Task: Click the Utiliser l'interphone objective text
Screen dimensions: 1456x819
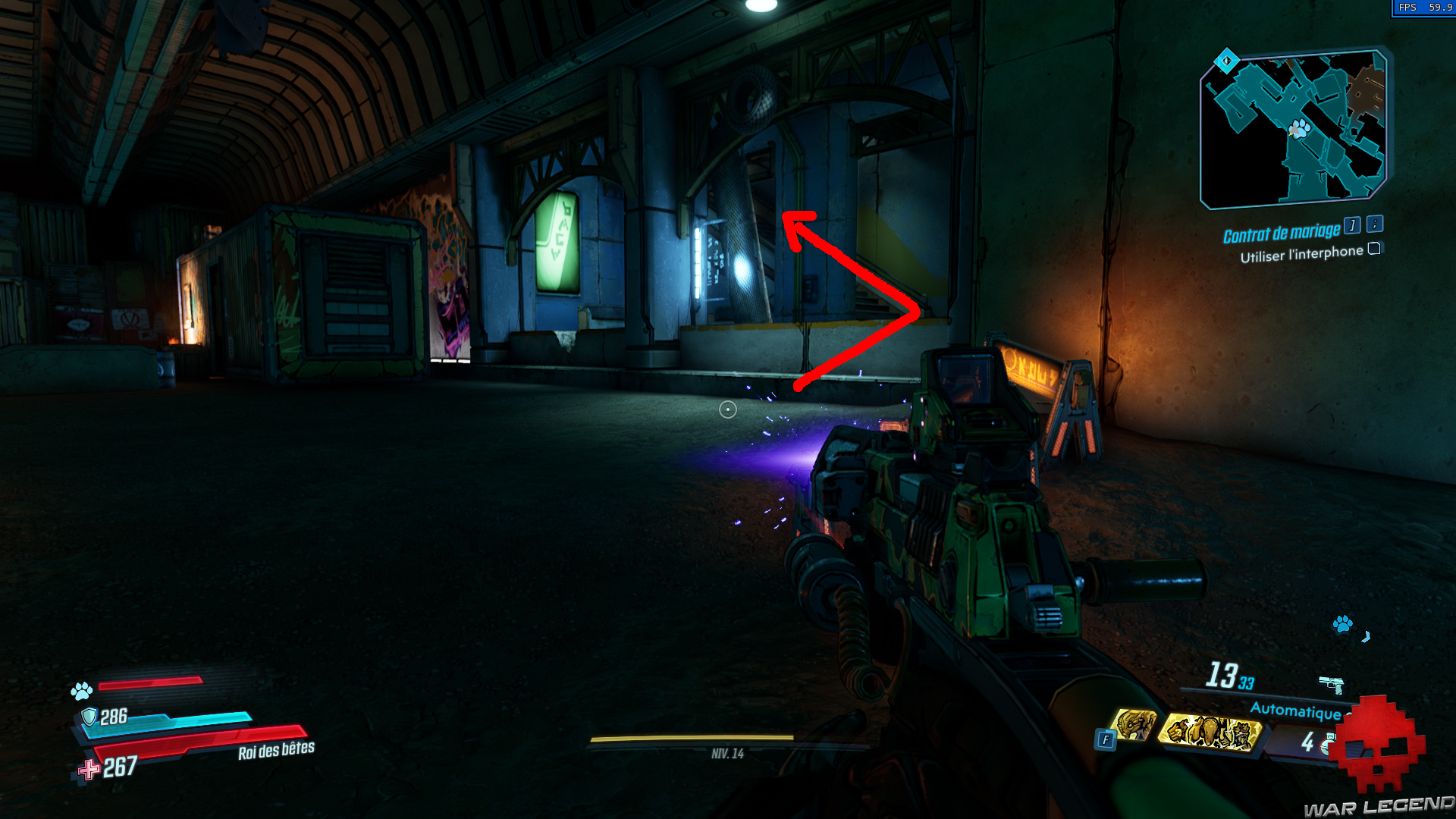Action: [x=1301, y=255]
